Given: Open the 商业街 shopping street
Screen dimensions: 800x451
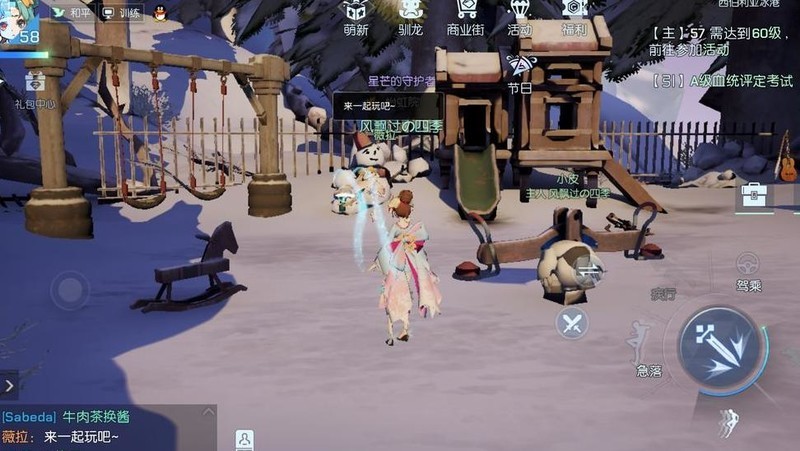Looking at the screenshot, I should pos(465,17).
